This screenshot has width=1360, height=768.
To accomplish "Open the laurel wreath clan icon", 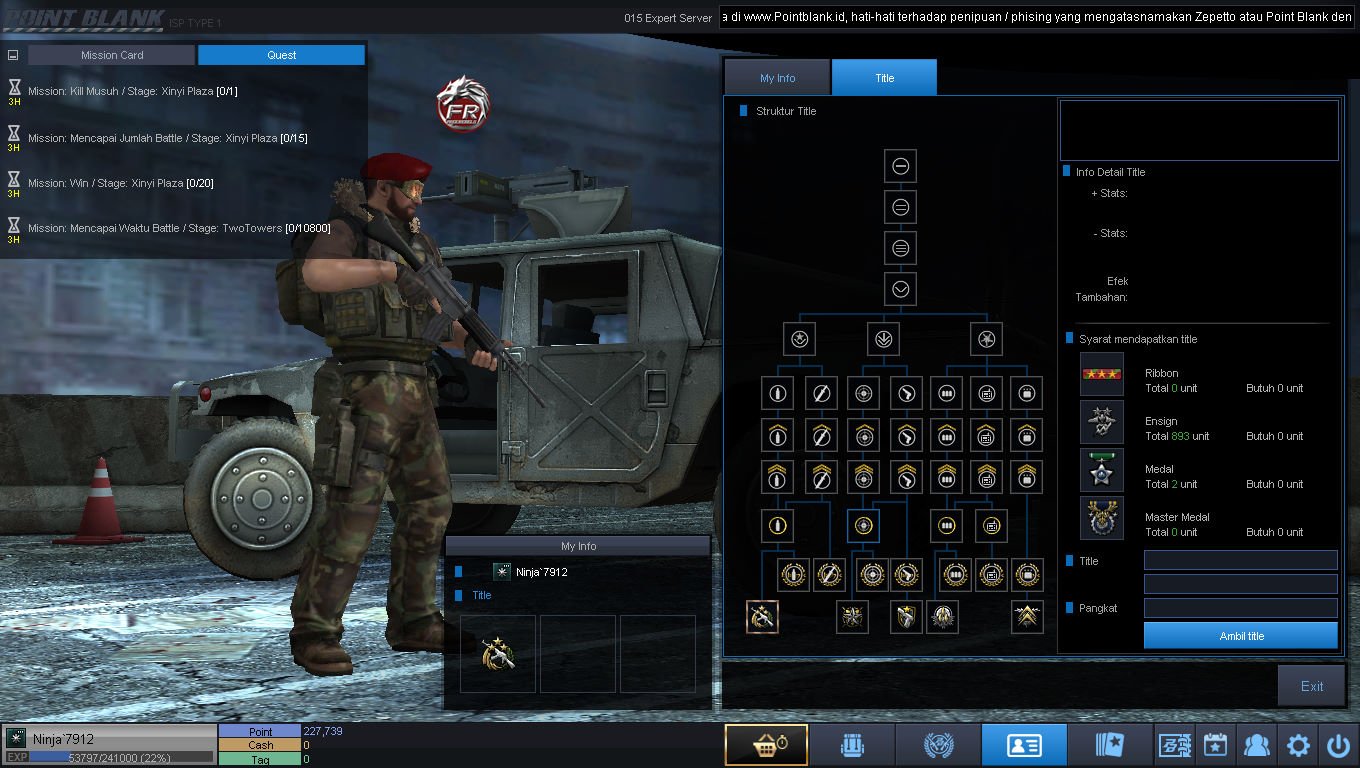I will [938, 745].
